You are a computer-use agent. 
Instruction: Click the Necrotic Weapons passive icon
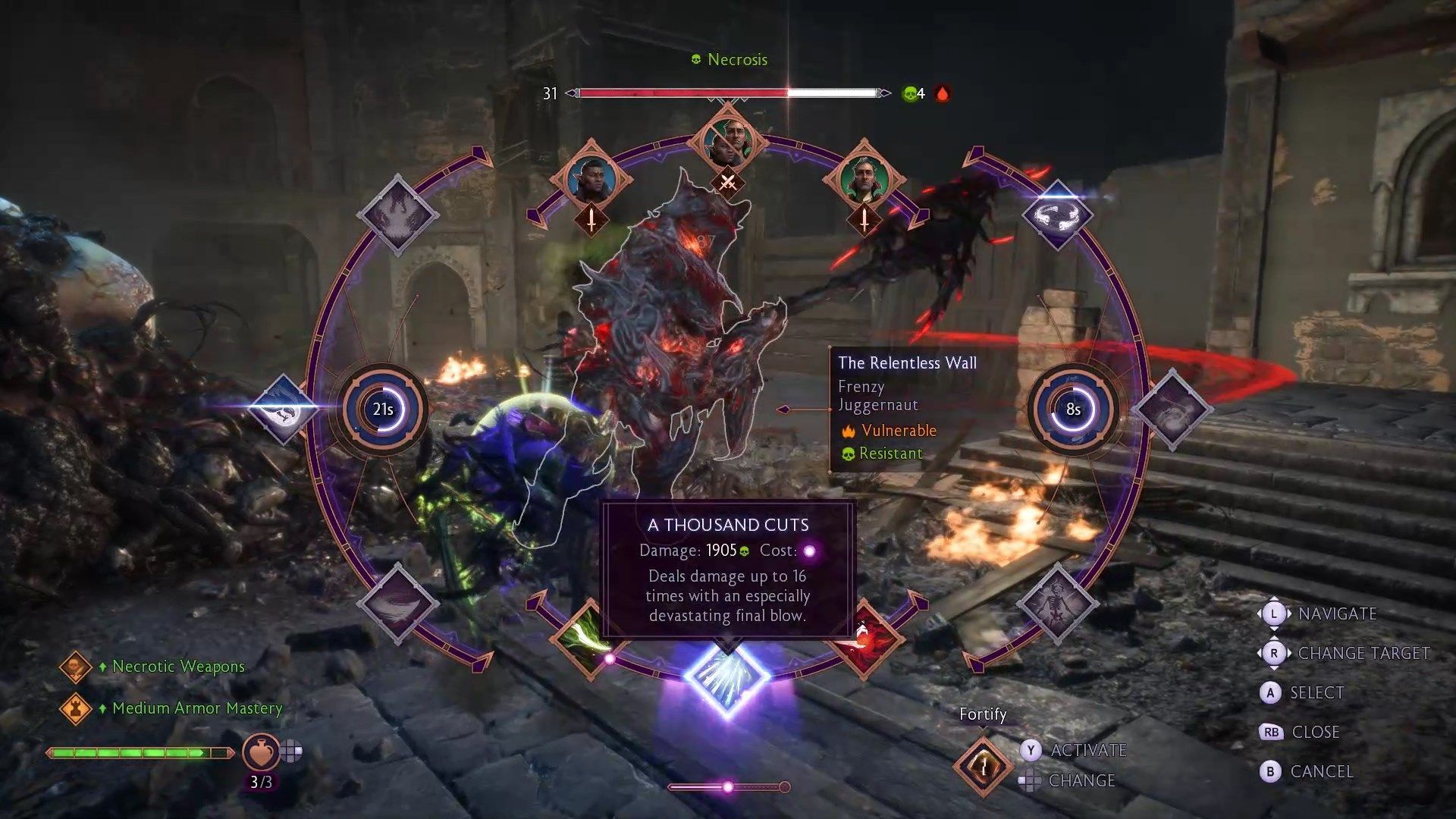pos(75,667)
